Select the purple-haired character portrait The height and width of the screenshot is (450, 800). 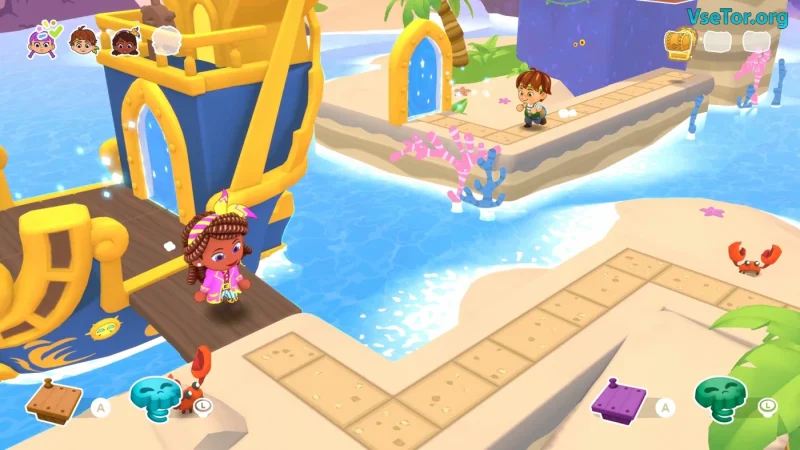tap(42, 42)
